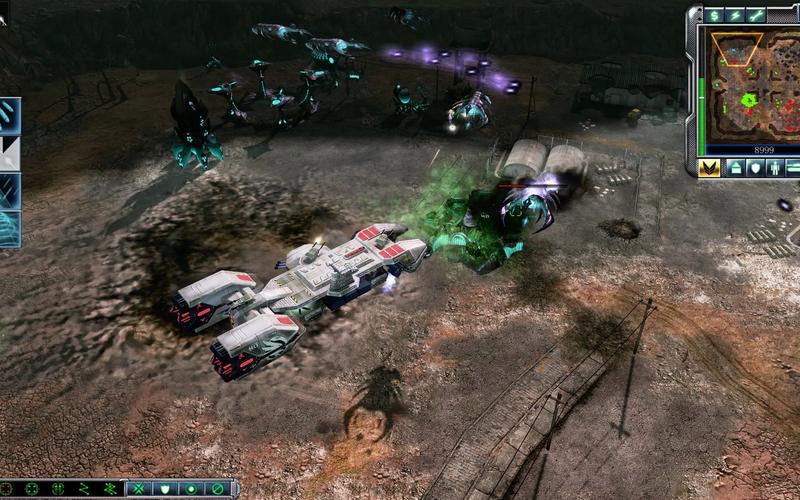Toggle the power lightning bolt button
800x500 pixels.
pos(735,15)
